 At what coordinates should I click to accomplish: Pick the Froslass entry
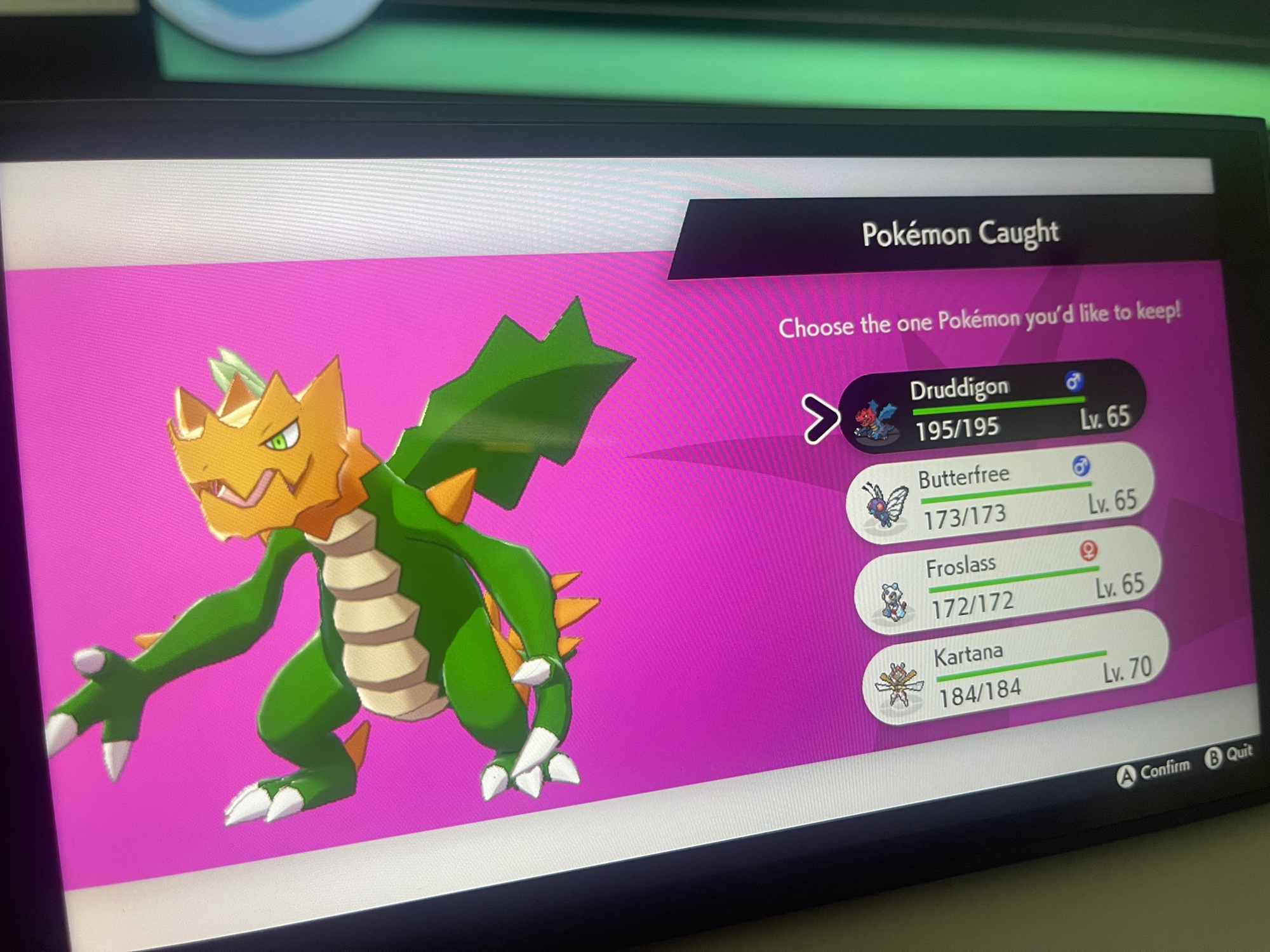1010,581
